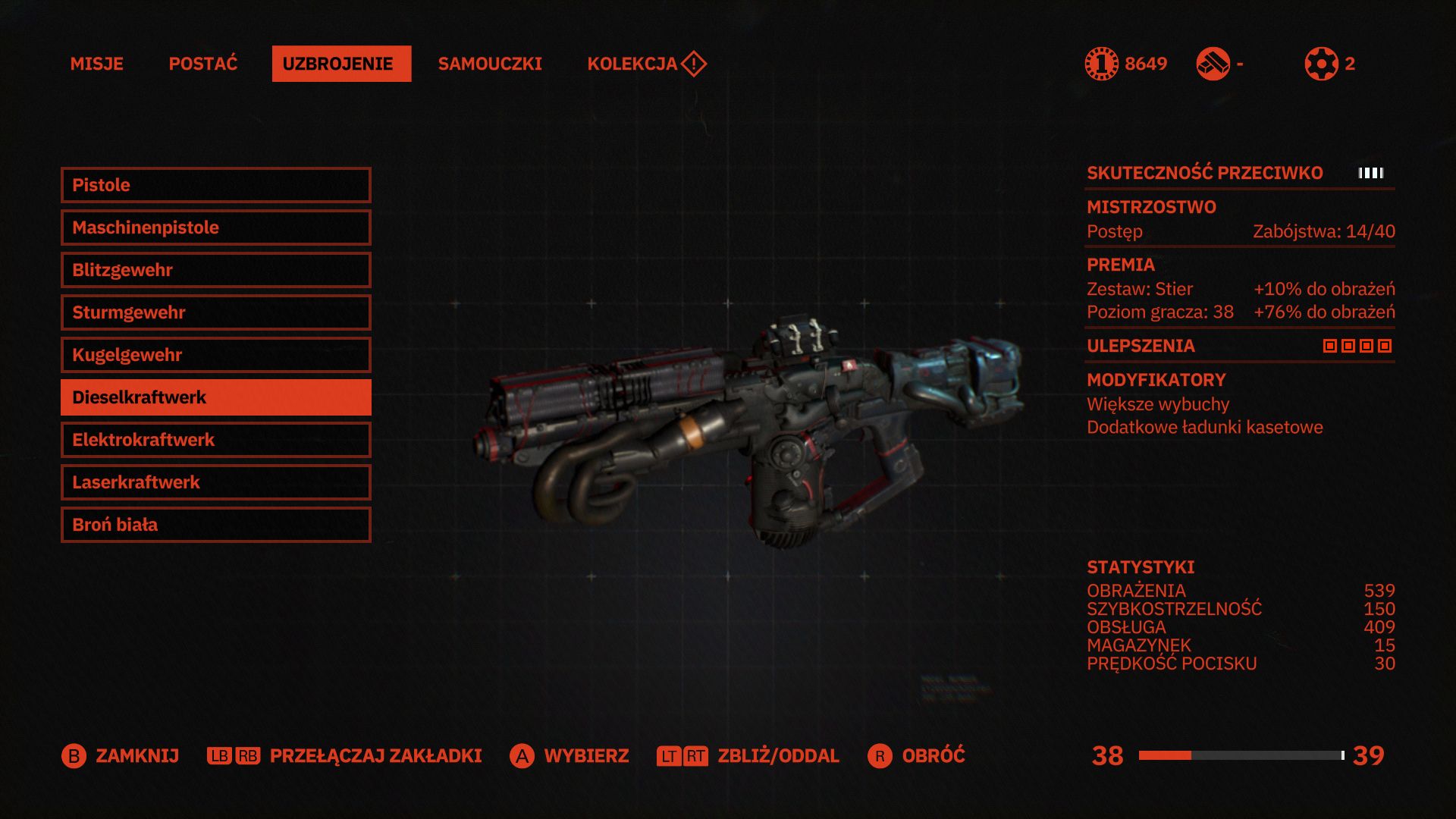Show the Kolekcja tab
This screenshot has width=1456, height=819.
632,64
